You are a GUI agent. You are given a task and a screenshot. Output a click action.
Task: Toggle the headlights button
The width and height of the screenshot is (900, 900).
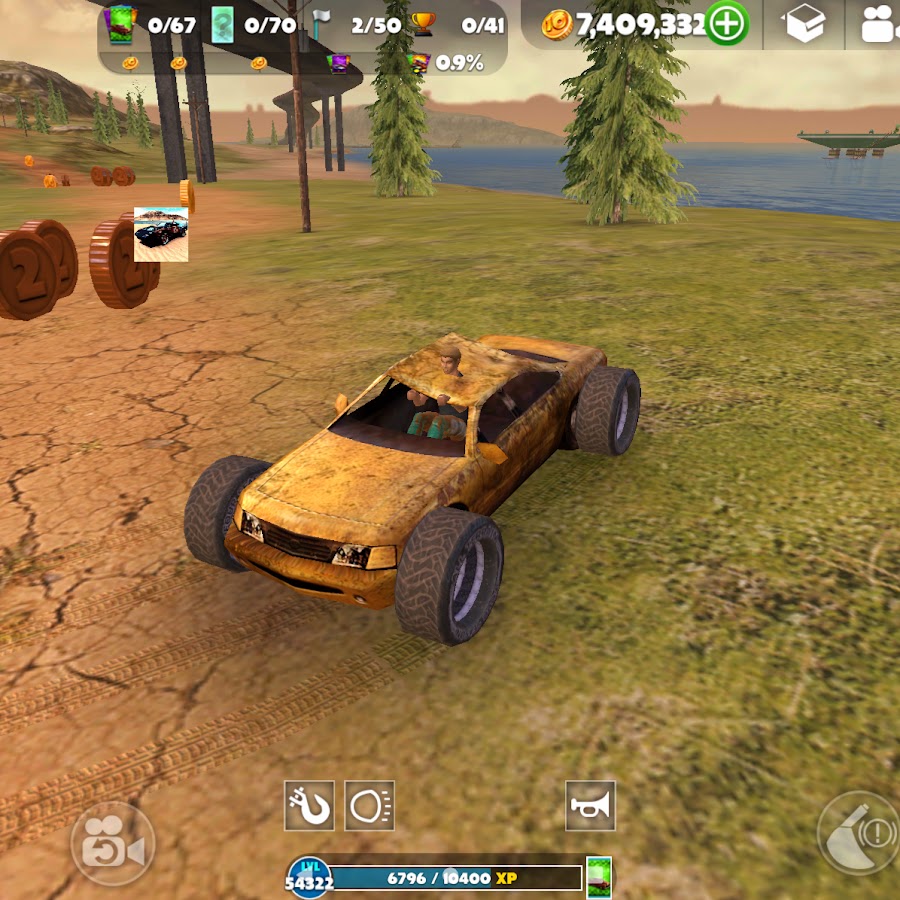coord(370,805)
